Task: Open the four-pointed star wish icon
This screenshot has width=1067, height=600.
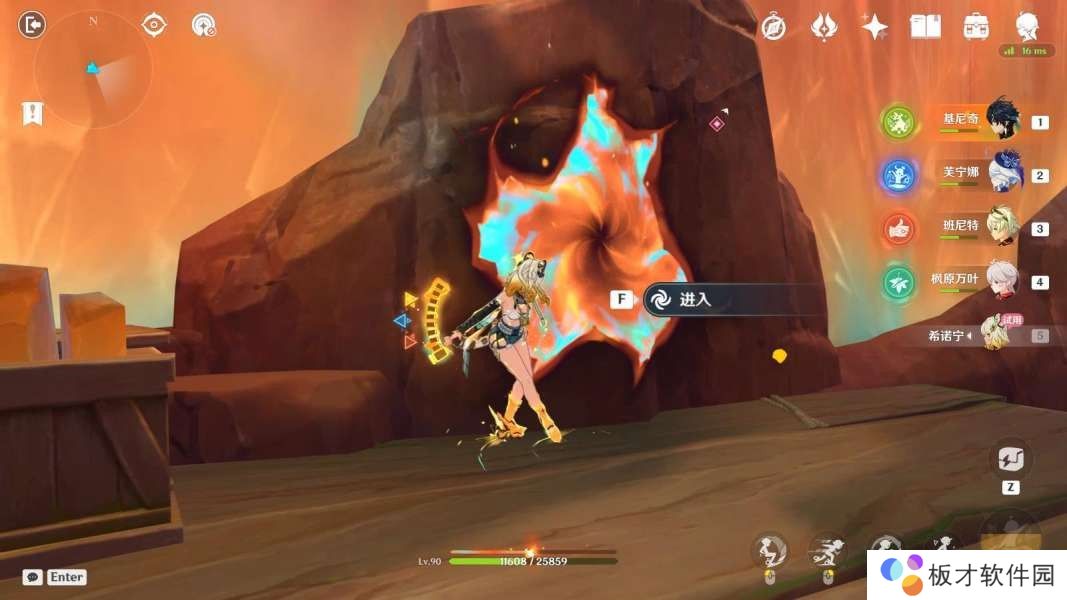Action: point(875,27)
